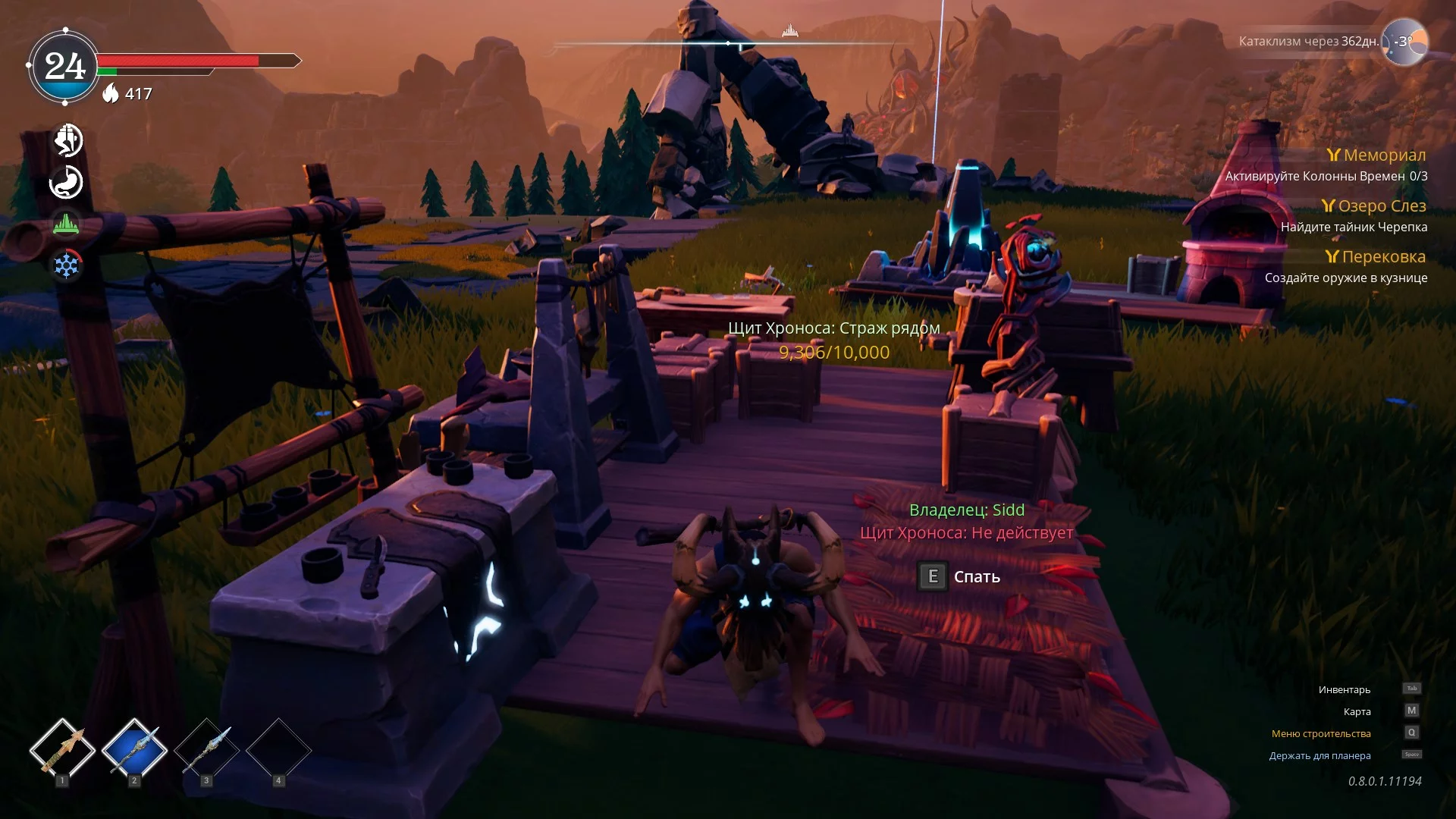Select the ice spear in hotbar slot 3
1456x819 pixels.
206,750
